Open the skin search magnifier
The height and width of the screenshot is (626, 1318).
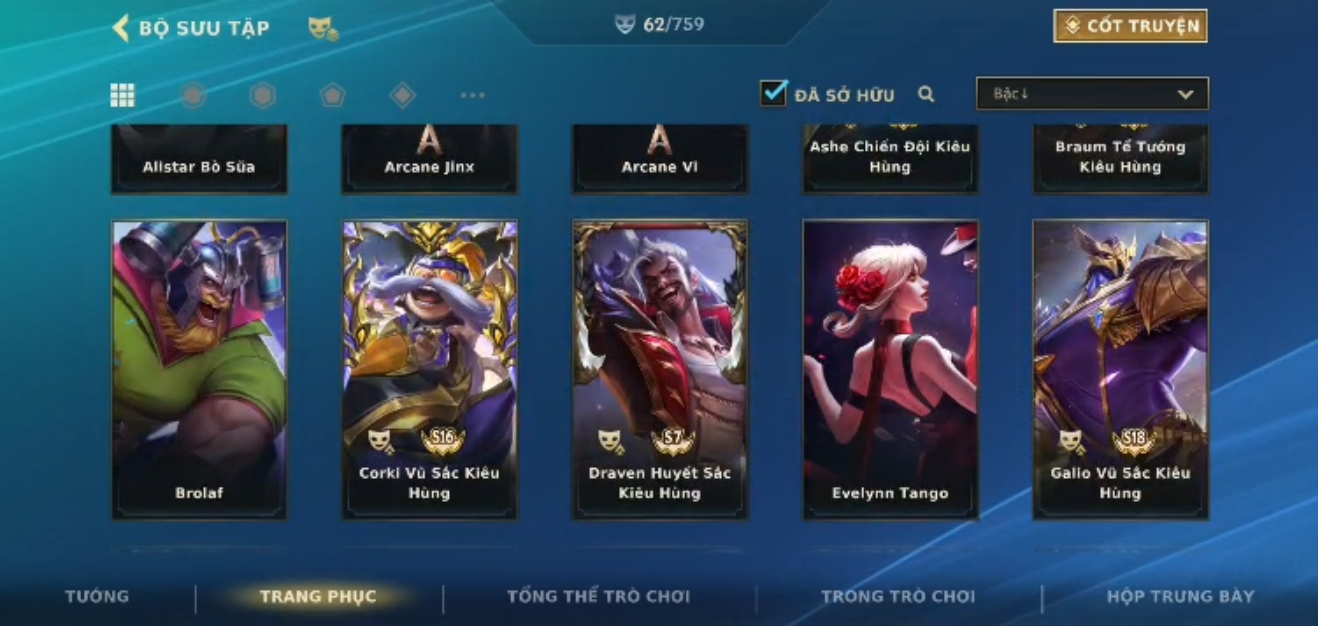(926, 95)
